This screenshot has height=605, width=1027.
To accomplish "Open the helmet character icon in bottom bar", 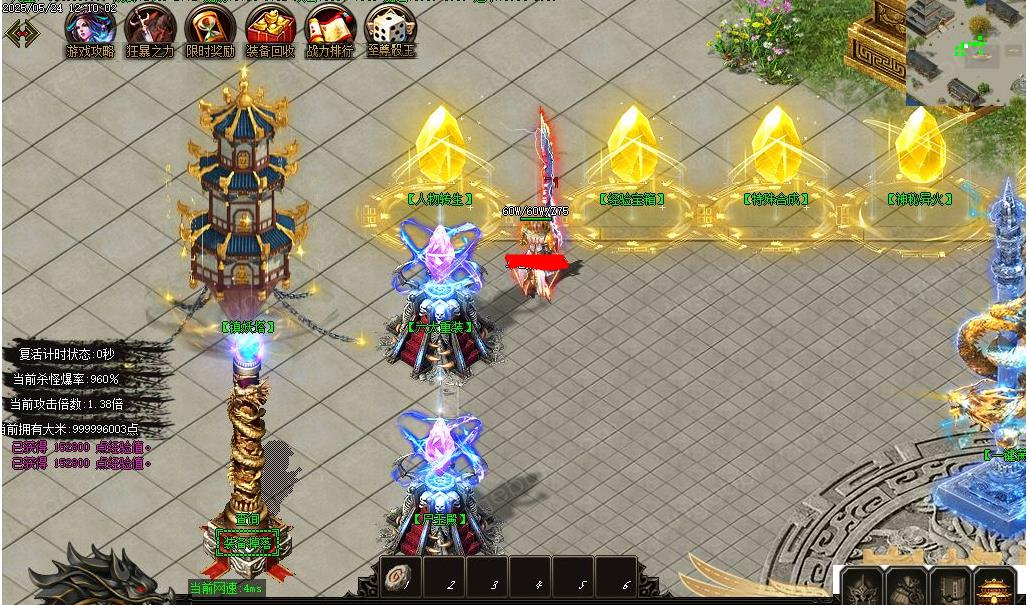I will coord(861,588).
